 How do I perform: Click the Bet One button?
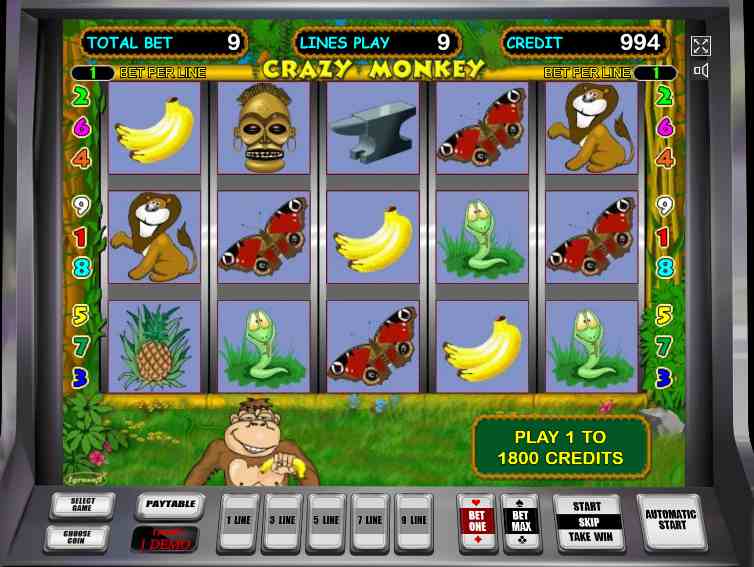click(x=477, y=520)
